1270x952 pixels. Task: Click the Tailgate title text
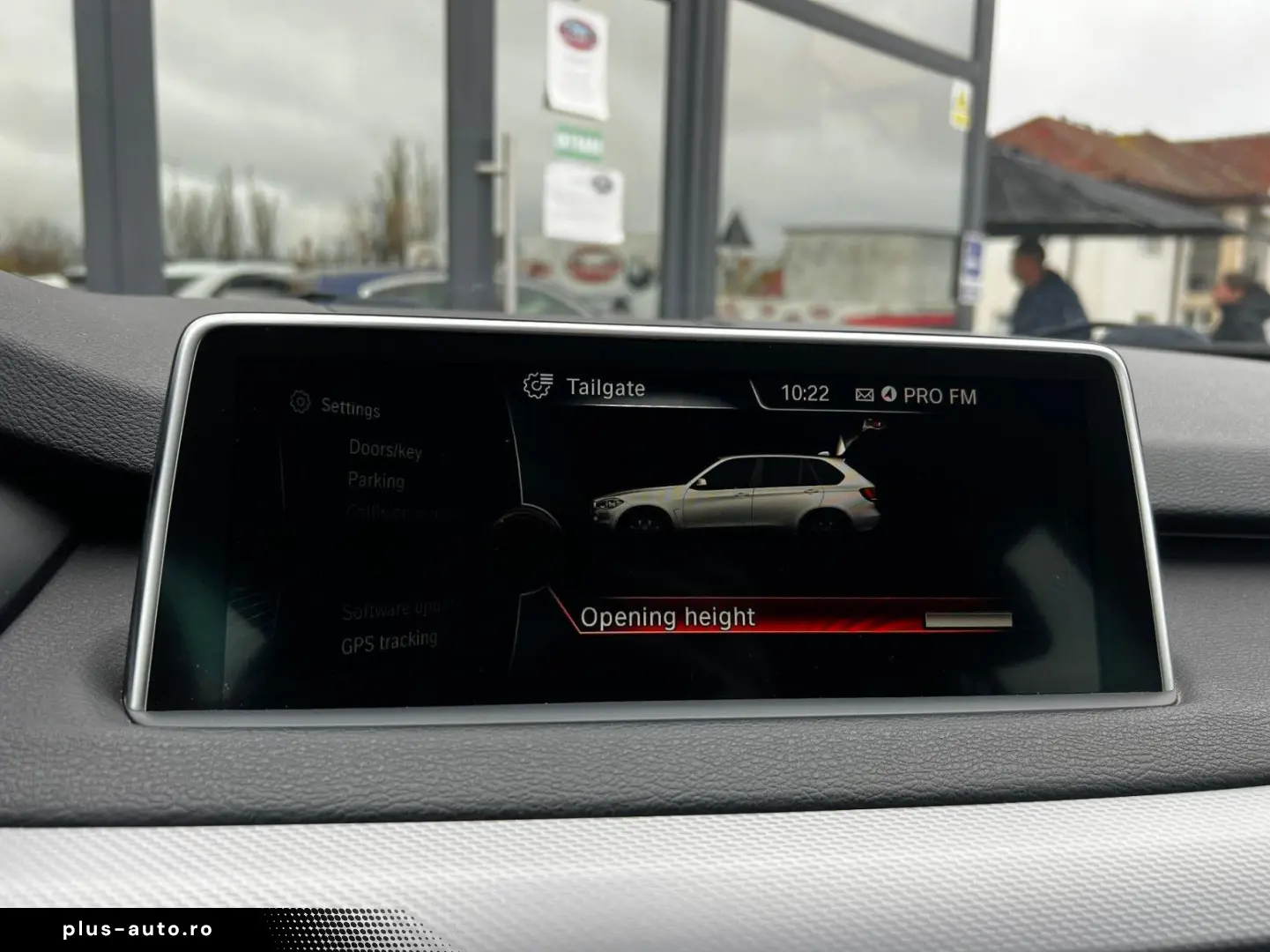(x=606, y=386)
